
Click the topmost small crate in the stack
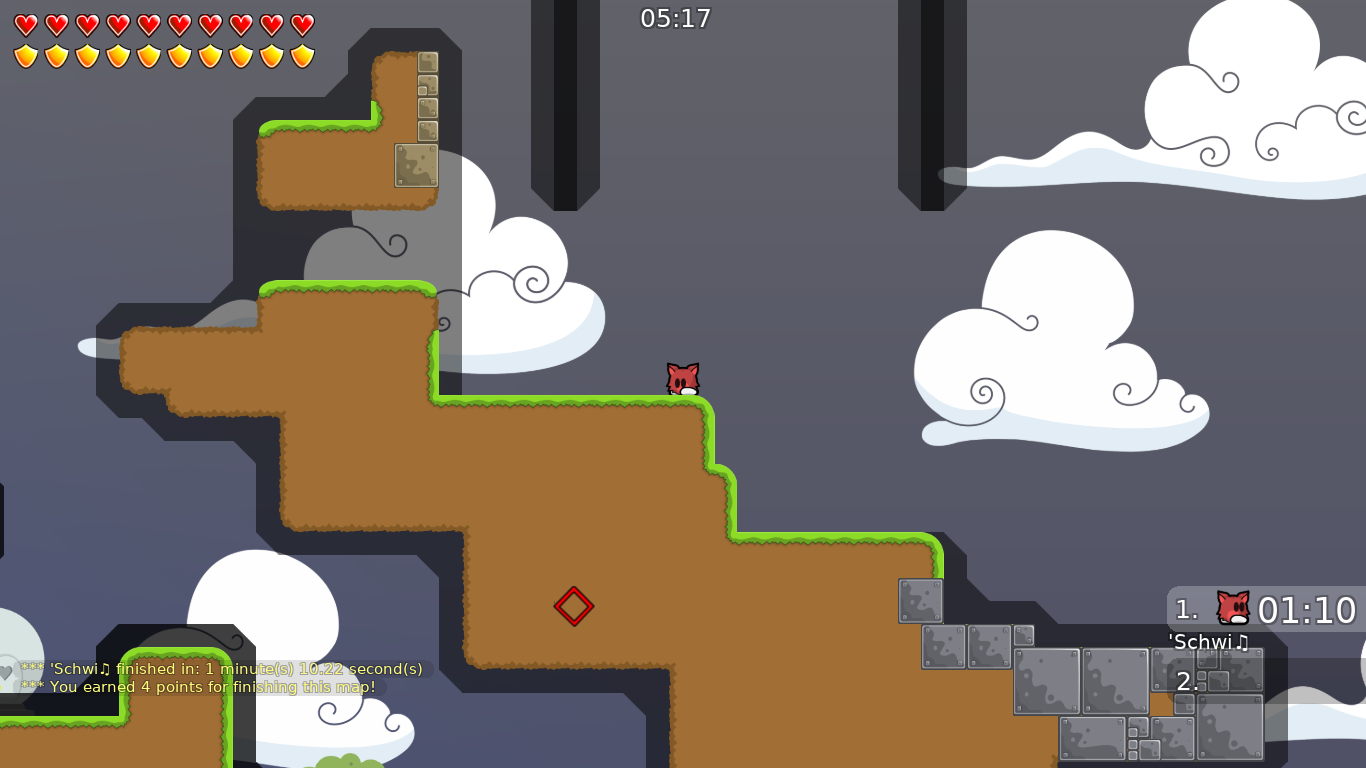pos(426,63)
